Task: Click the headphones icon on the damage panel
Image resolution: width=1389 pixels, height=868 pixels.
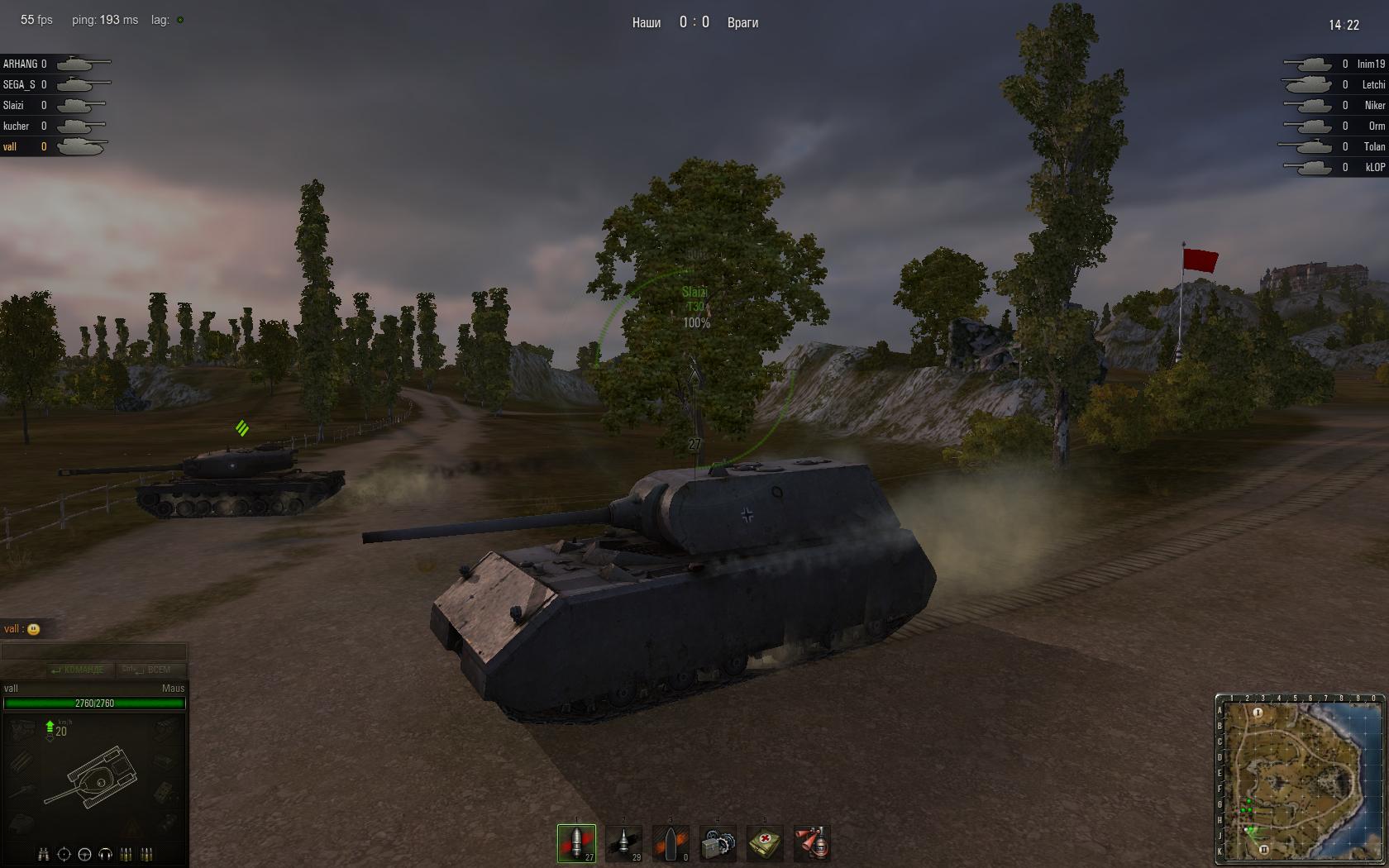Action: [105, 853]
